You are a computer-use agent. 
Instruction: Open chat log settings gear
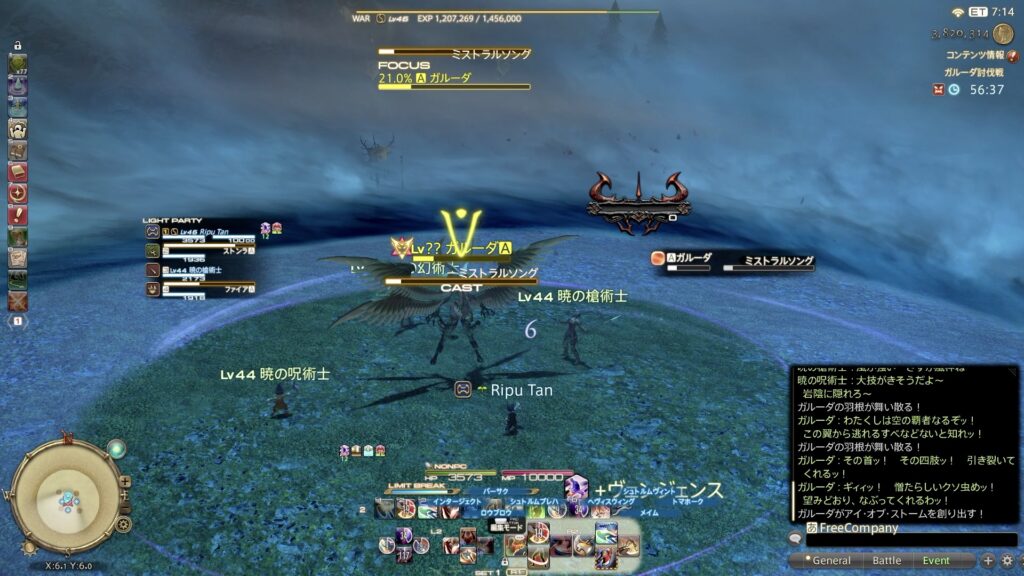coord(1007,561)
